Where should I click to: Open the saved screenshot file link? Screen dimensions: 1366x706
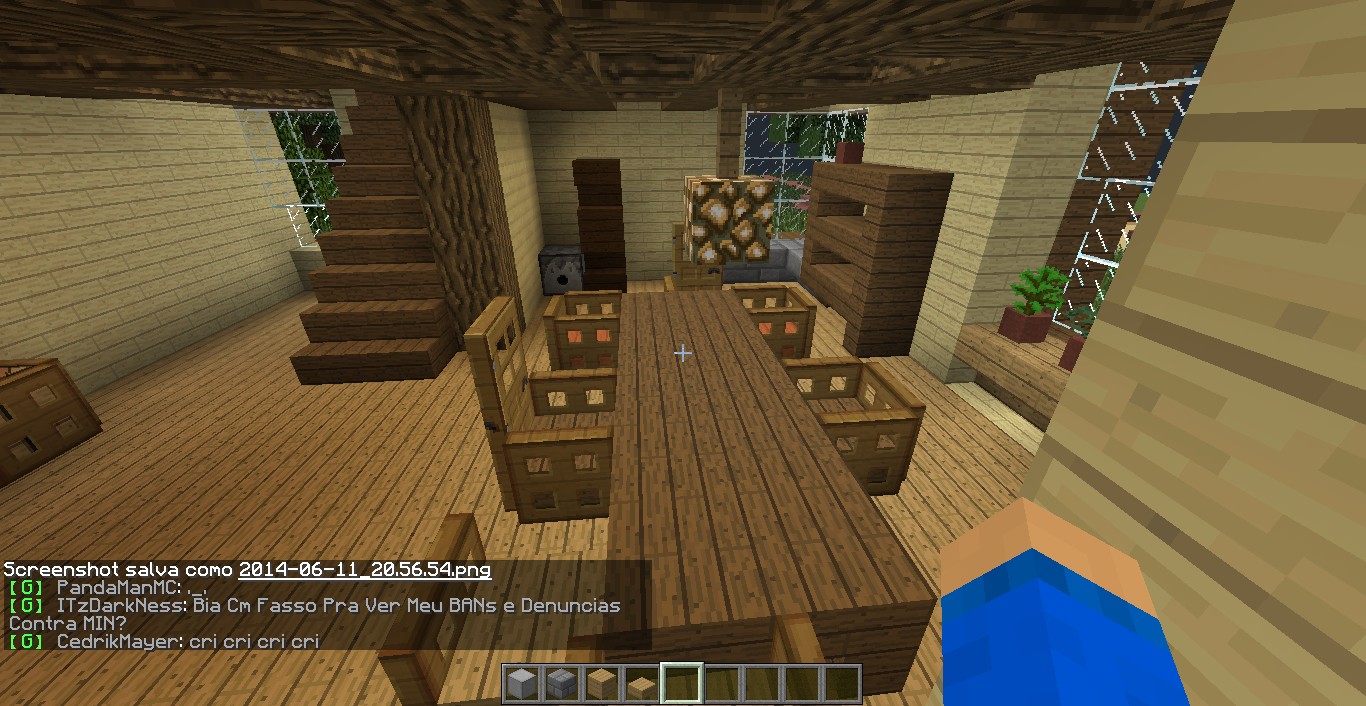[x=365, y=570]
